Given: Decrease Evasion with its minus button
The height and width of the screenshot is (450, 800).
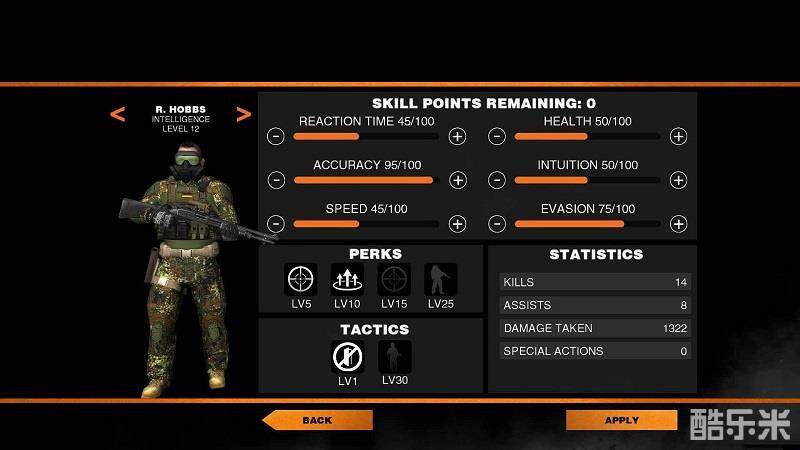Looking at the screenshot, I should click(497, 224).
